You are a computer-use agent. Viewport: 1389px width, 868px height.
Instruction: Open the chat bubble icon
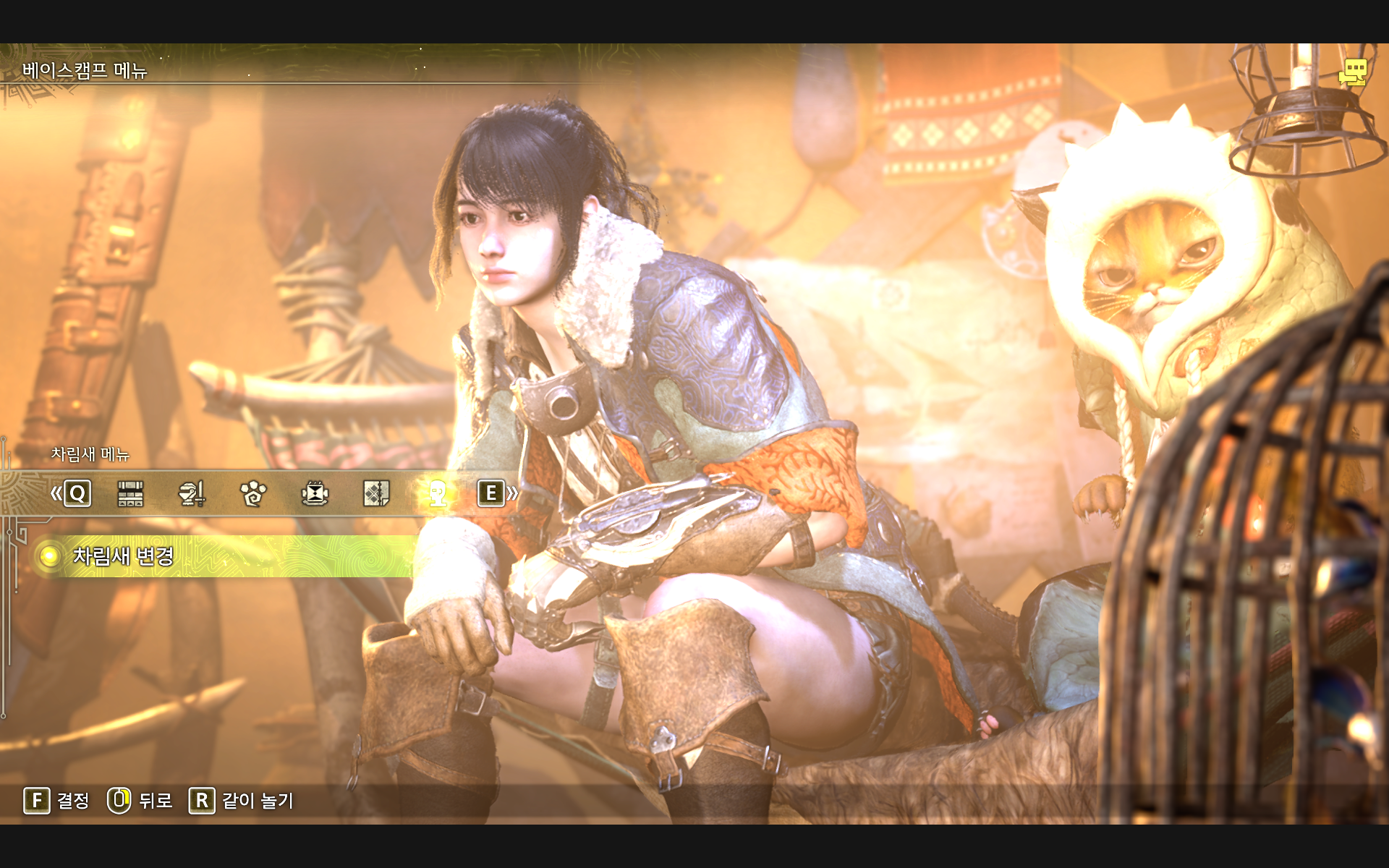click(1352, 72)
